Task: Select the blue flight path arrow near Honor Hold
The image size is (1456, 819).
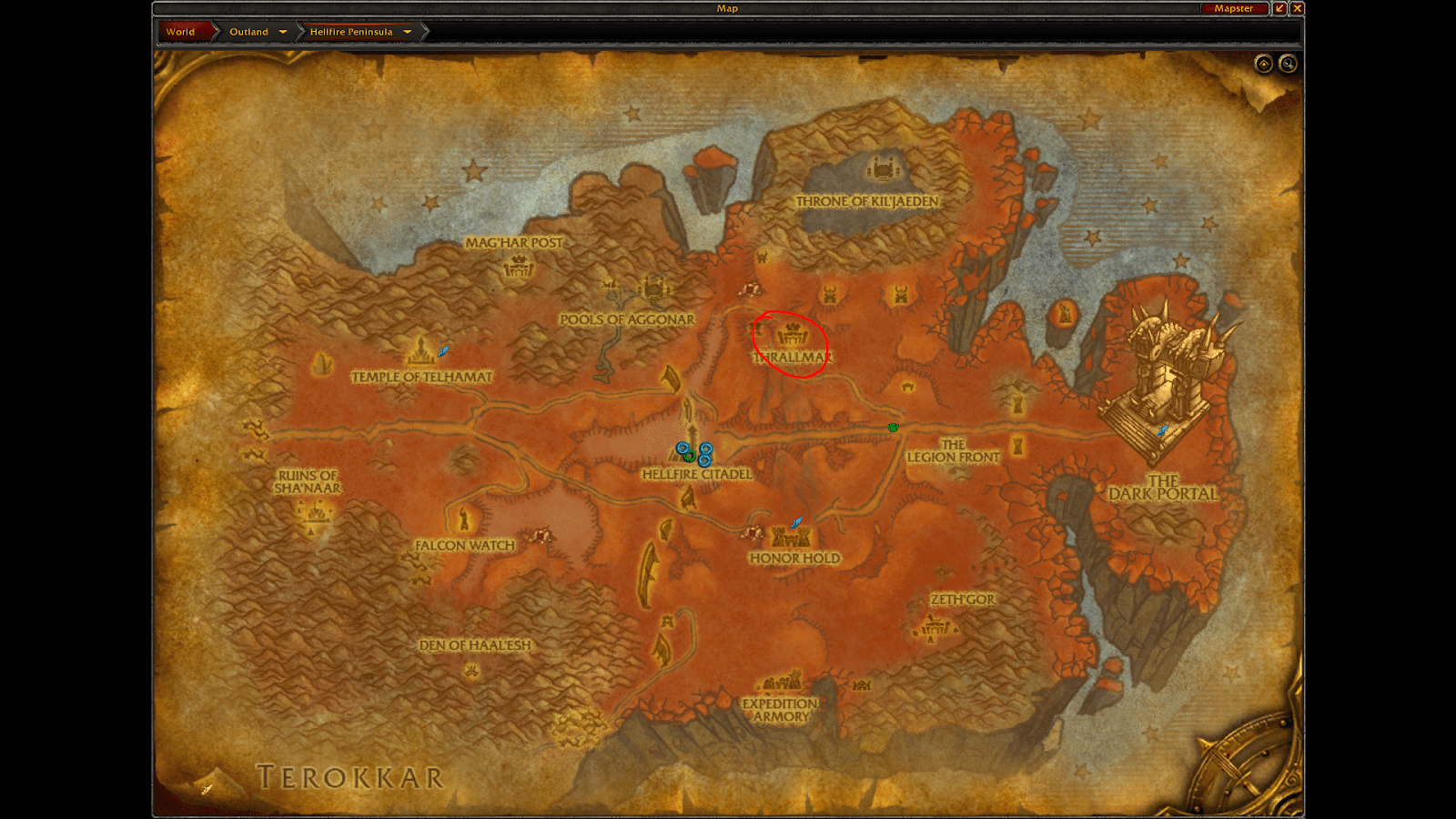Action: click(794, 521)
